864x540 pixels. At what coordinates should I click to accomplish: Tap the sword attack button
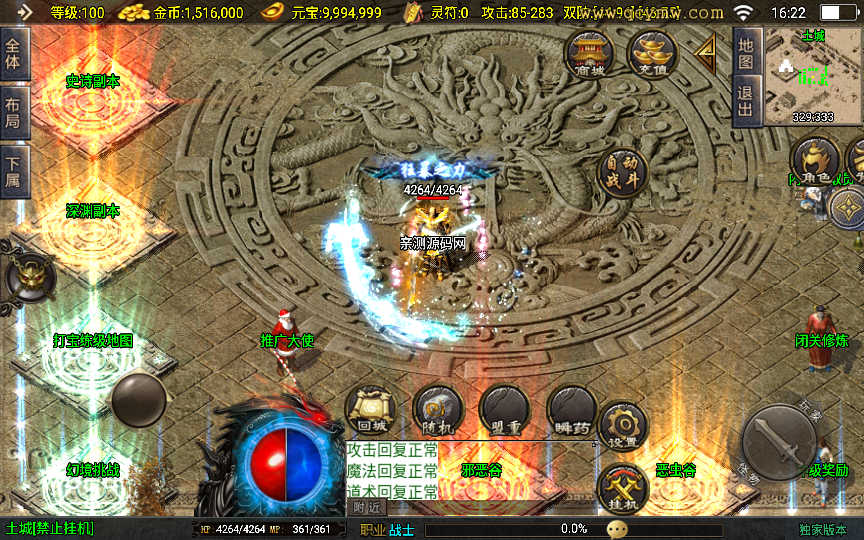[784, 443]
